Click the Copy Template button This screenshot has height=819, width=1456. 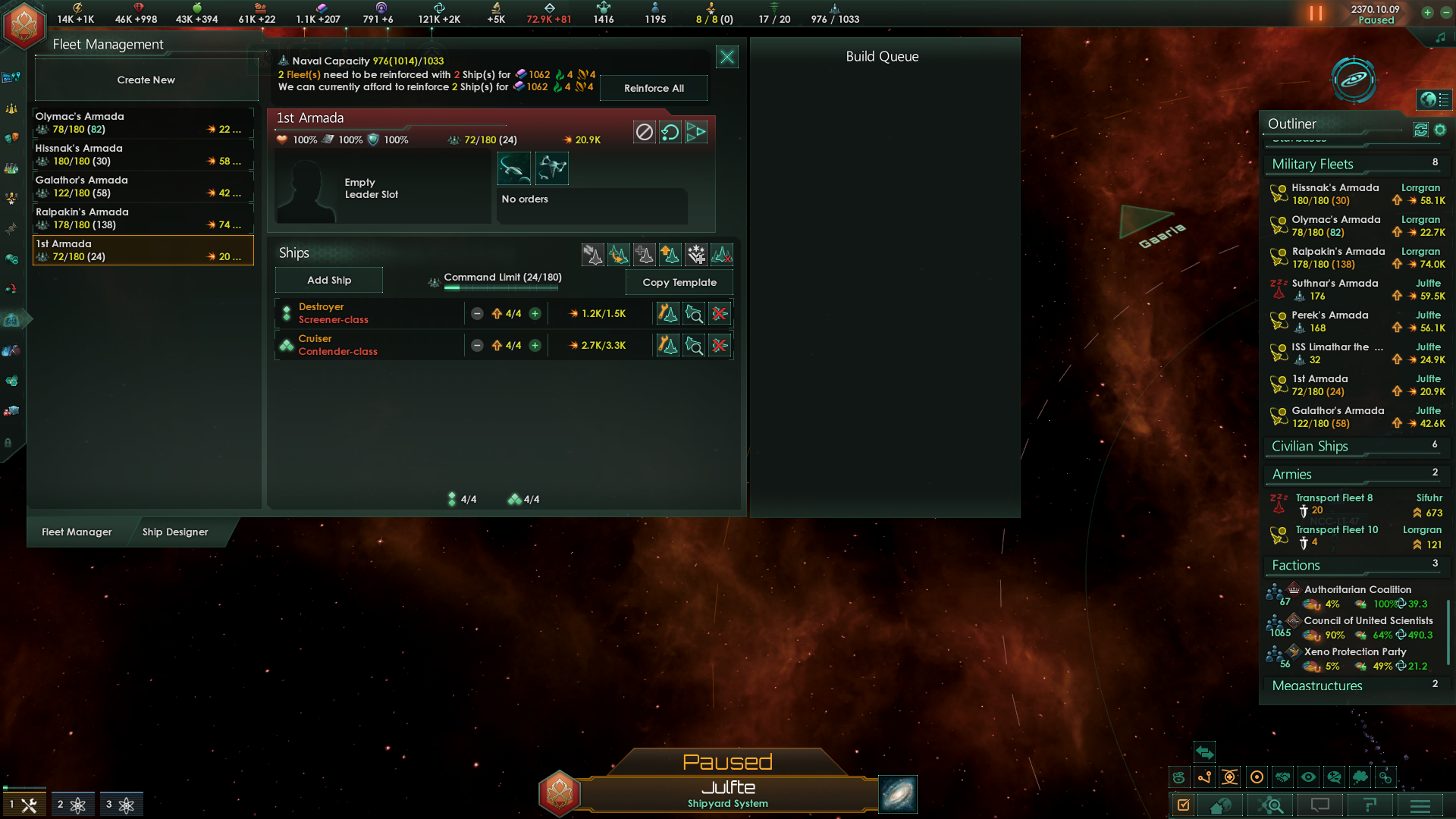(x=679, y=282)
